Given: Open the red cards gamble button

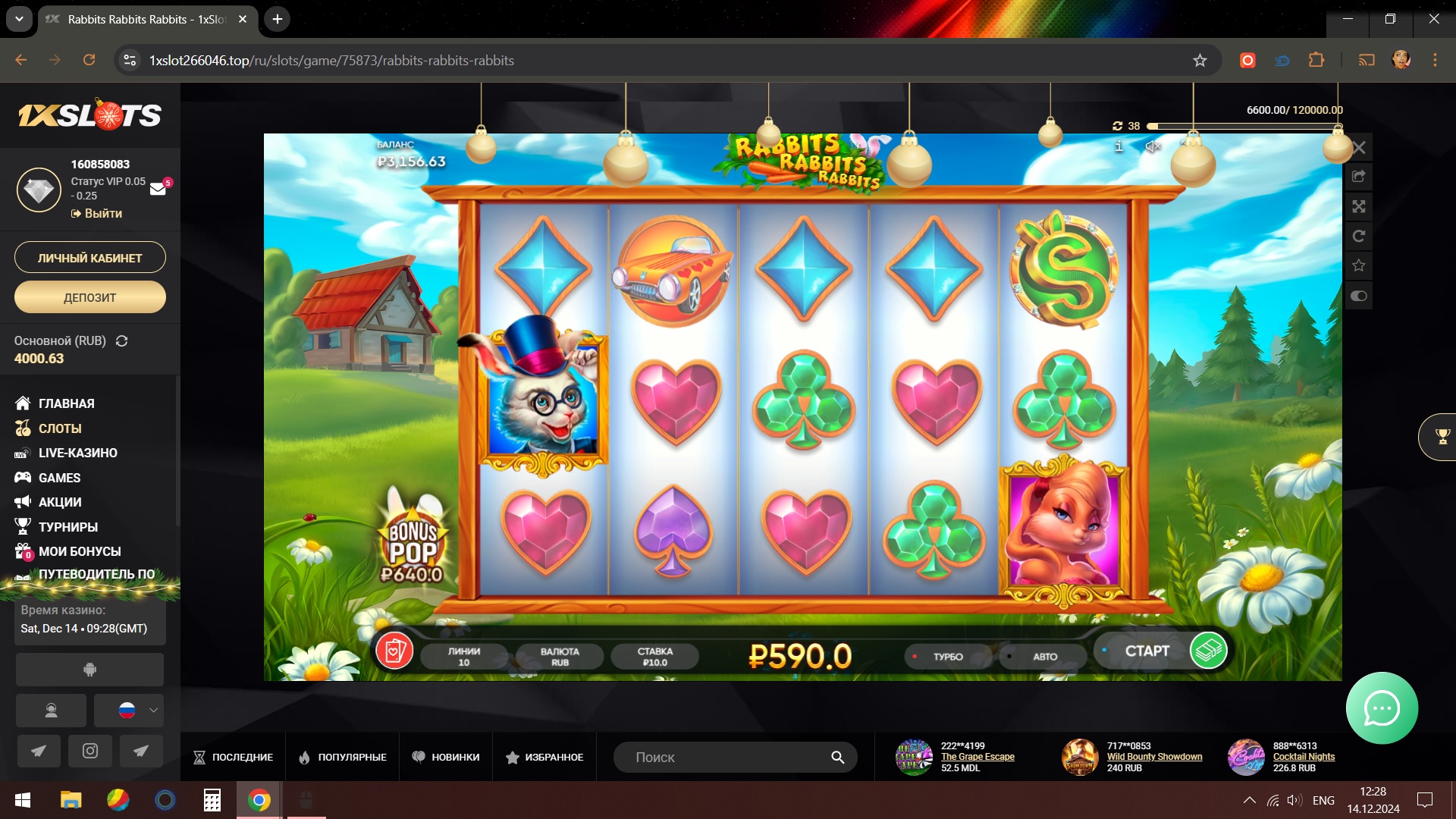Looking at the screenshot, I should [x=394, y=651].
